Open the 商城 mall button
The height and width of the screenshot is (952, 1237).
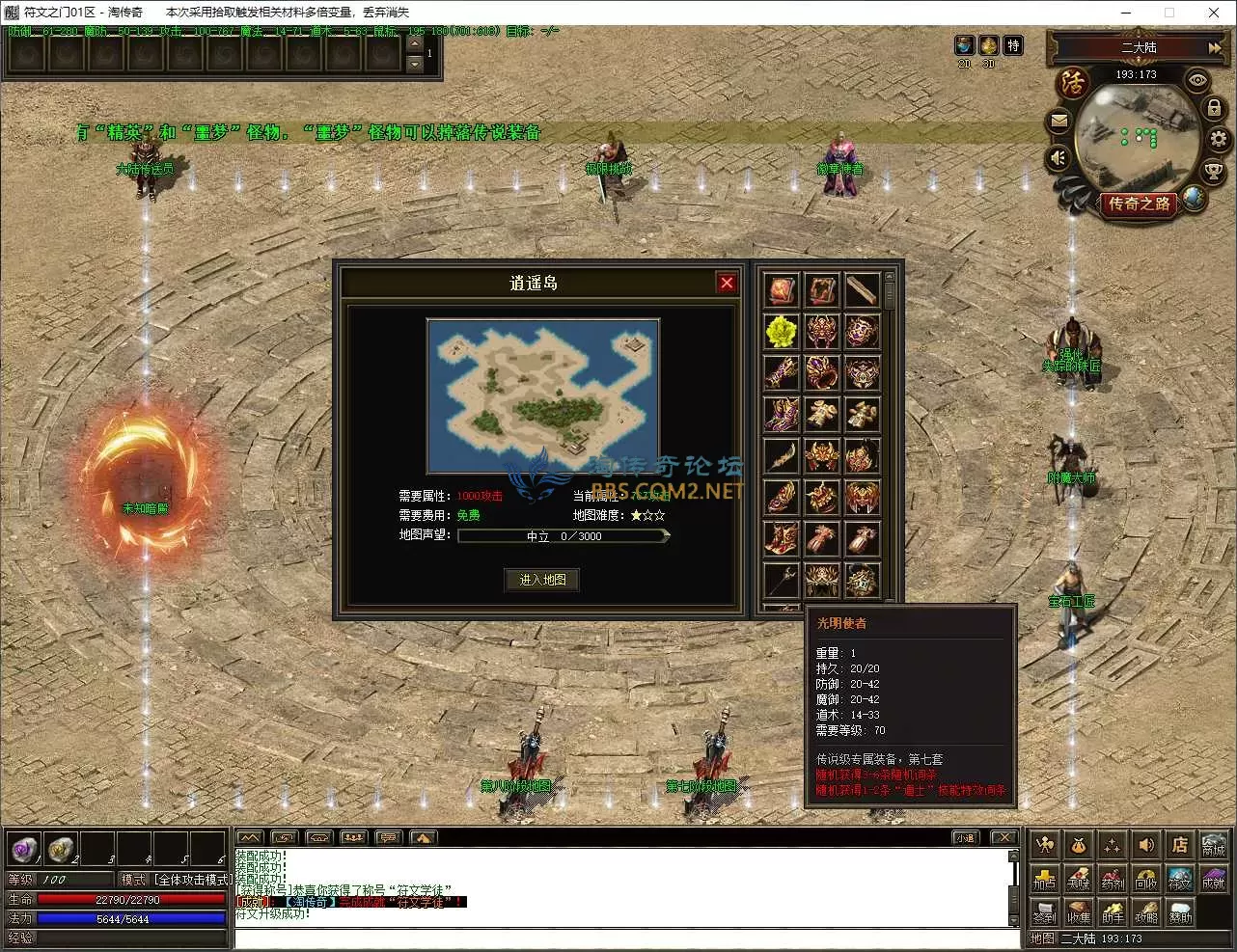click(1213, 846)
